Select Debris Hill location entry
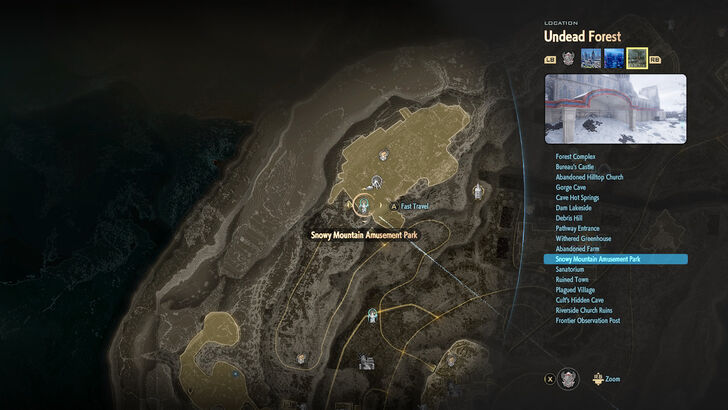Viewport: 728px width, 410px height. (570, 218)
